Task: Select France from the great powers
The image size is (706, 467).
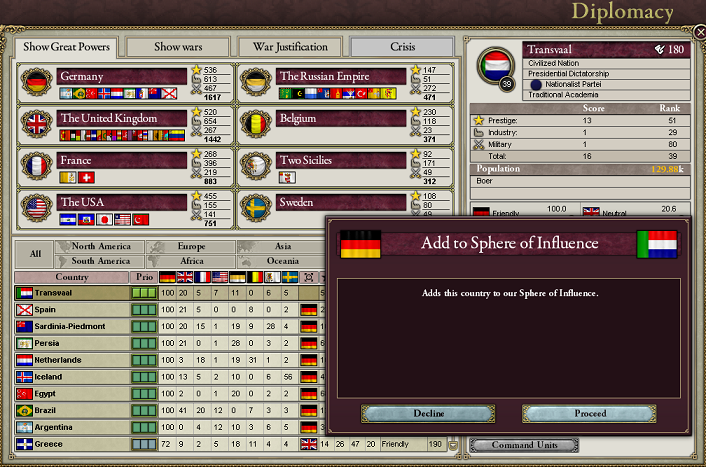Action: [122, 160]
